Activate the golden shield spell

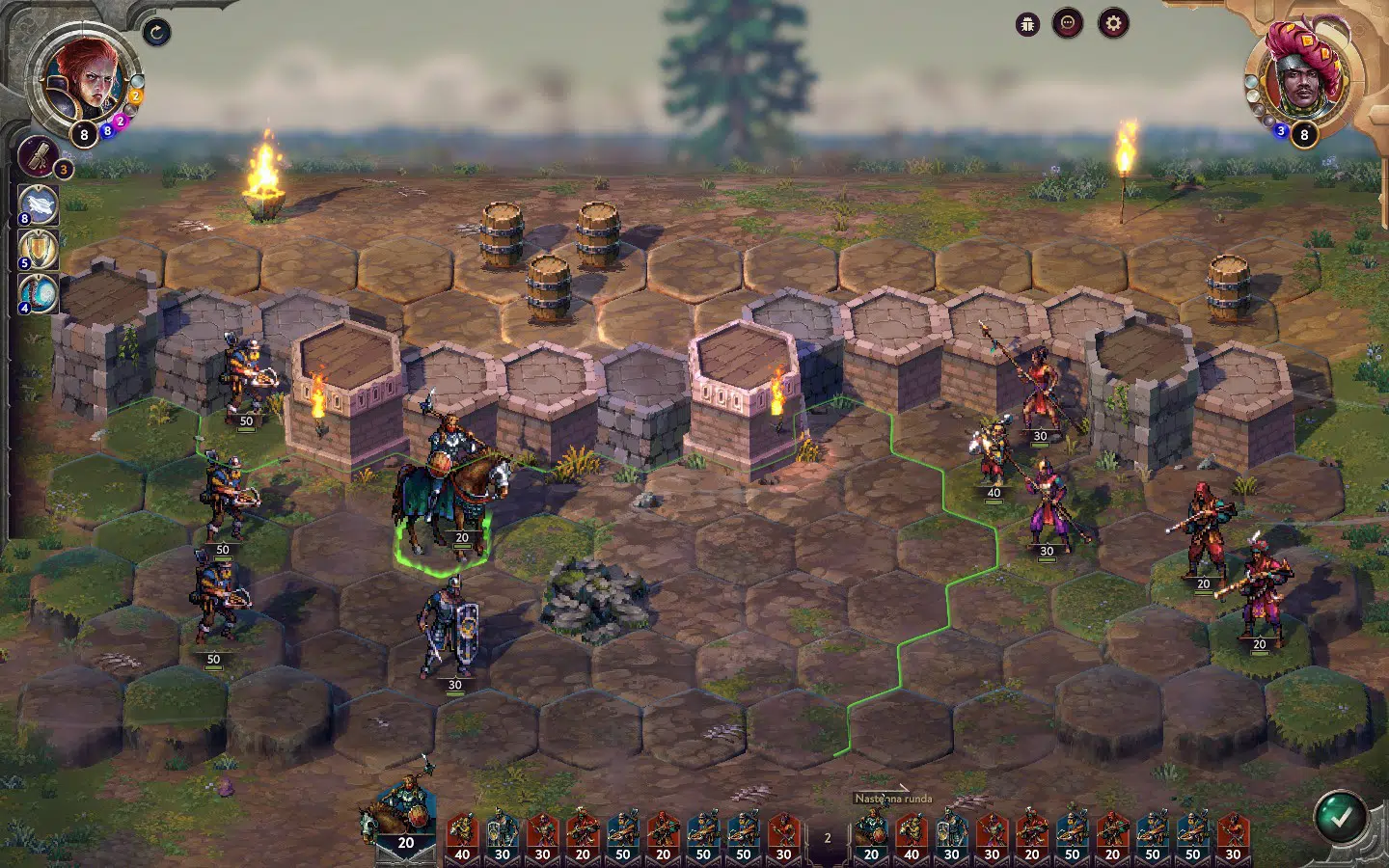pos(40,249)
